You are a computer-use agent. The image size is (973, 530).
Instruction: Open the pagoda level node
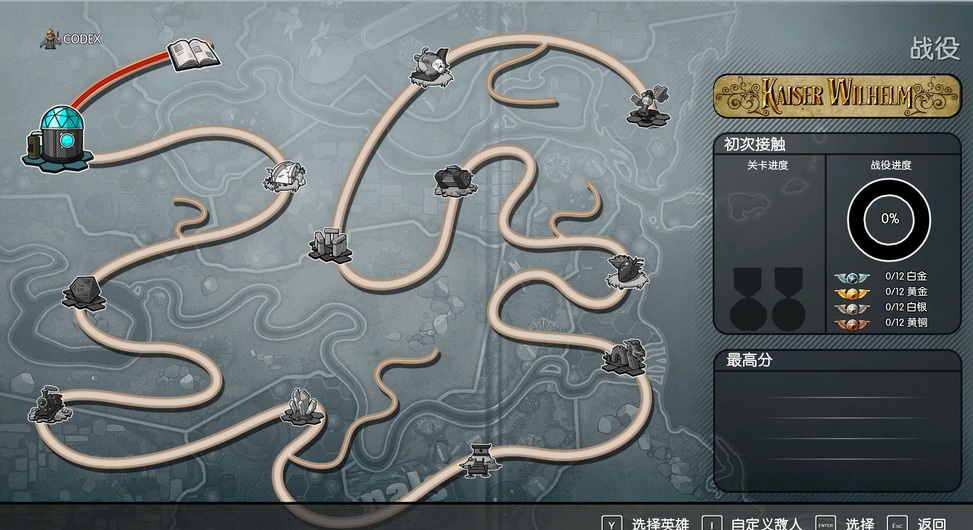click(480, 457)
